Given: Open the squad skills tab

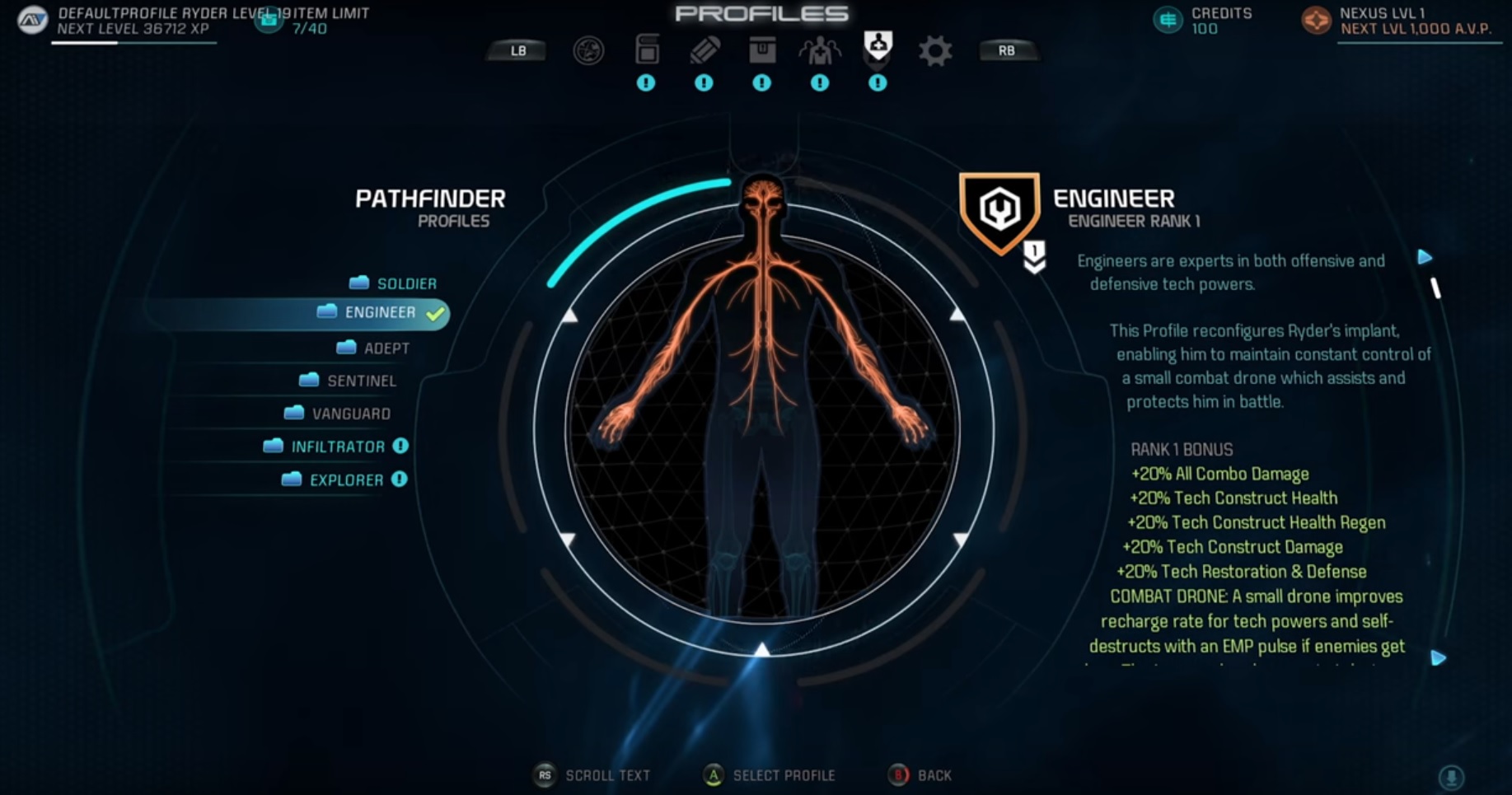Looking at the screenshot, I should (820, 51).
